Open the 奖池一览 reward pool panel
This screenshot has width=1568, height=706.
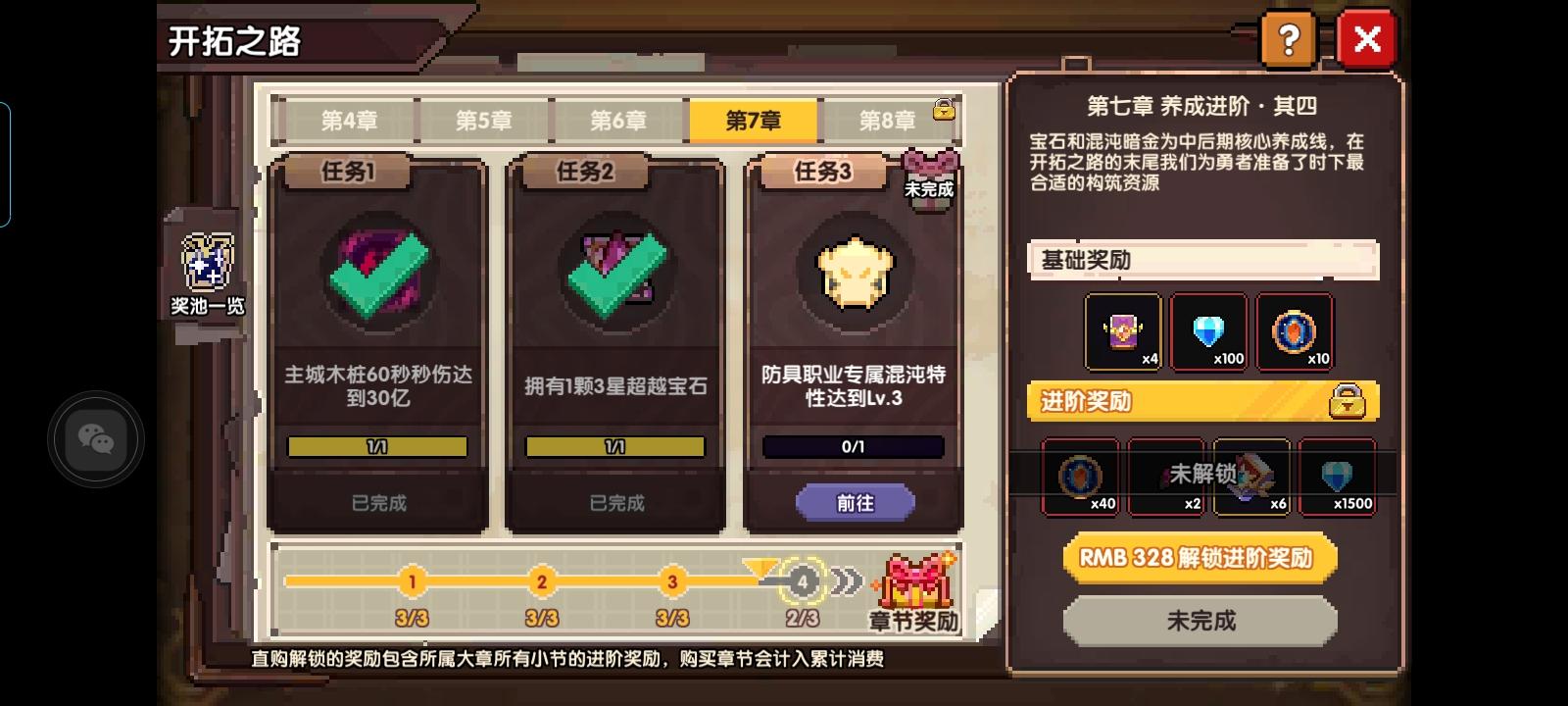click(206, 265)
